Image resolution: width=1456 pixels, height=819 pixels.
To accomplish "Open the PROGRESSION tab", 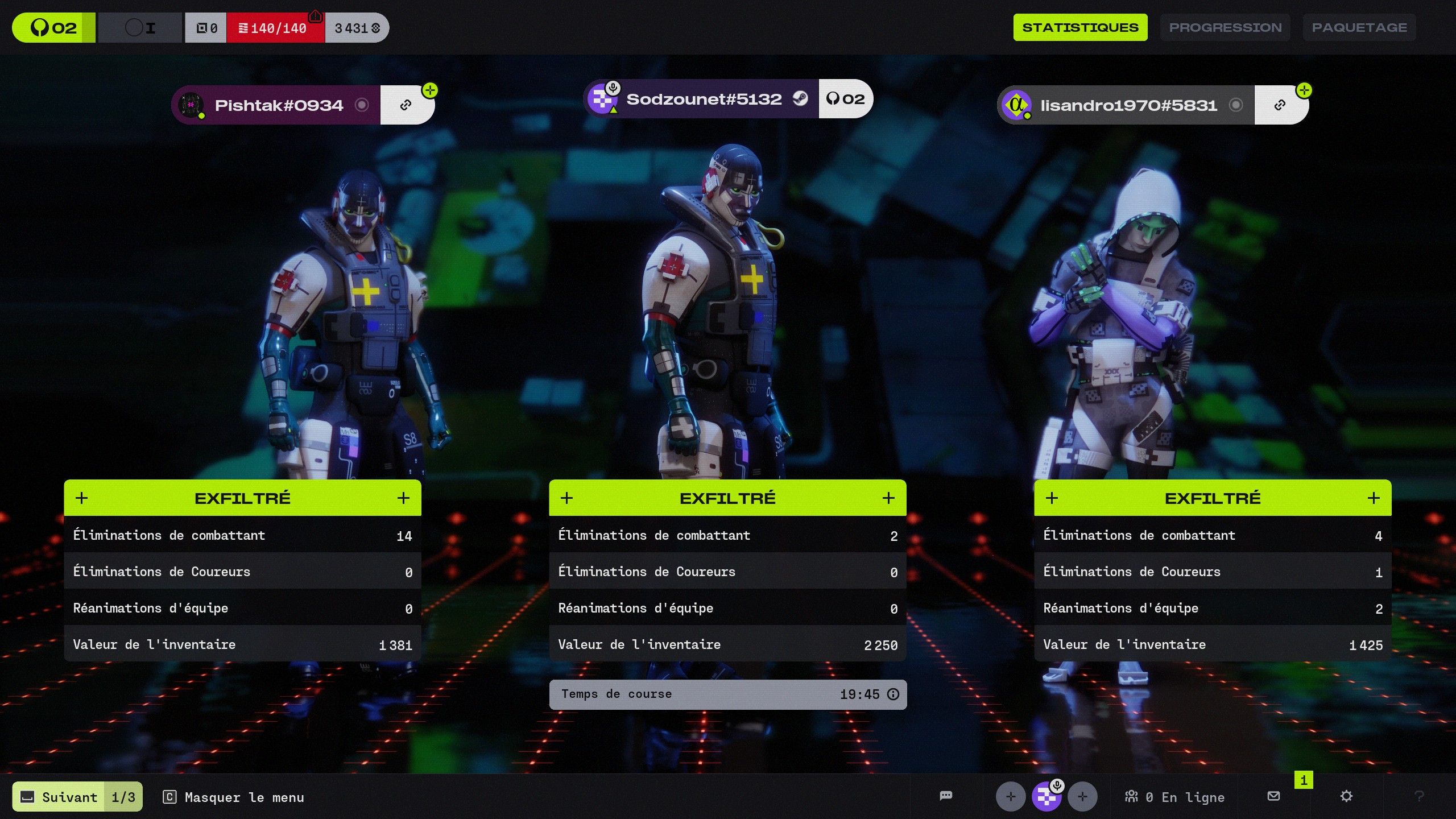I will click(1225, 27).
